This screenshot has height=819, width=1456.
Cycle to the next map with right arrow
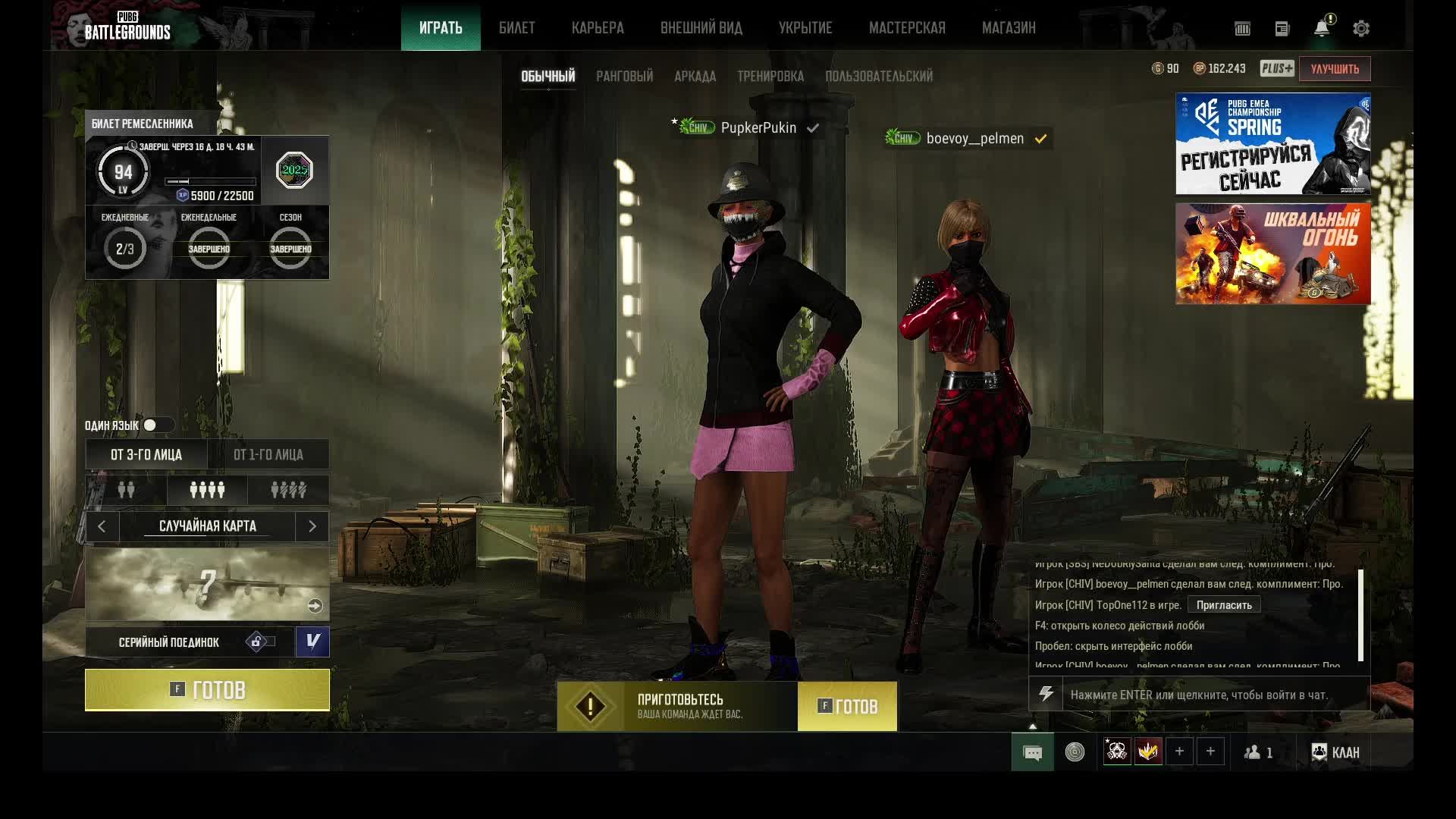[x=312, y=526]
